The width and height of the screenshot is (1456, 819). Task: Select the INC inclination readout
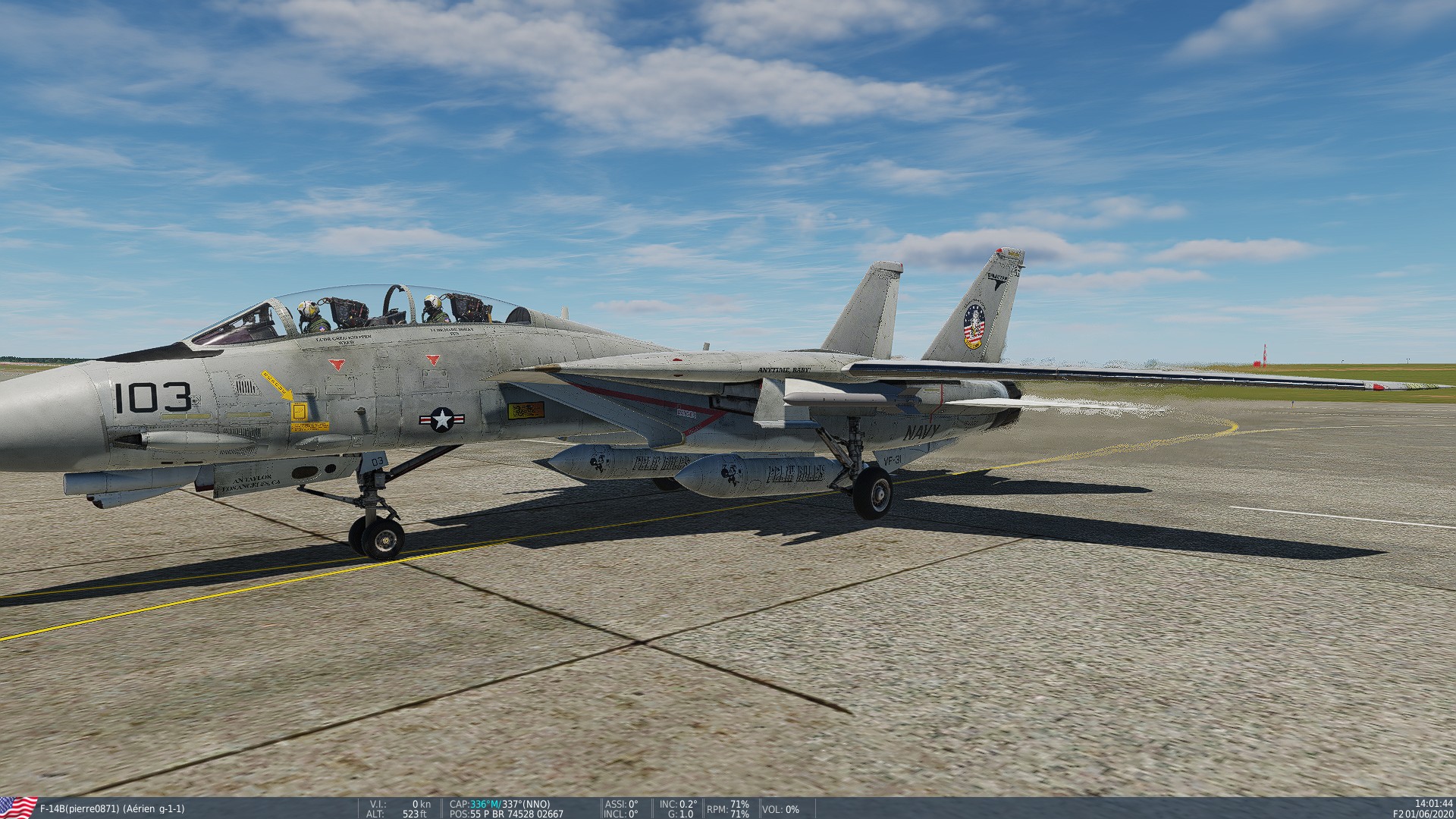676,802
